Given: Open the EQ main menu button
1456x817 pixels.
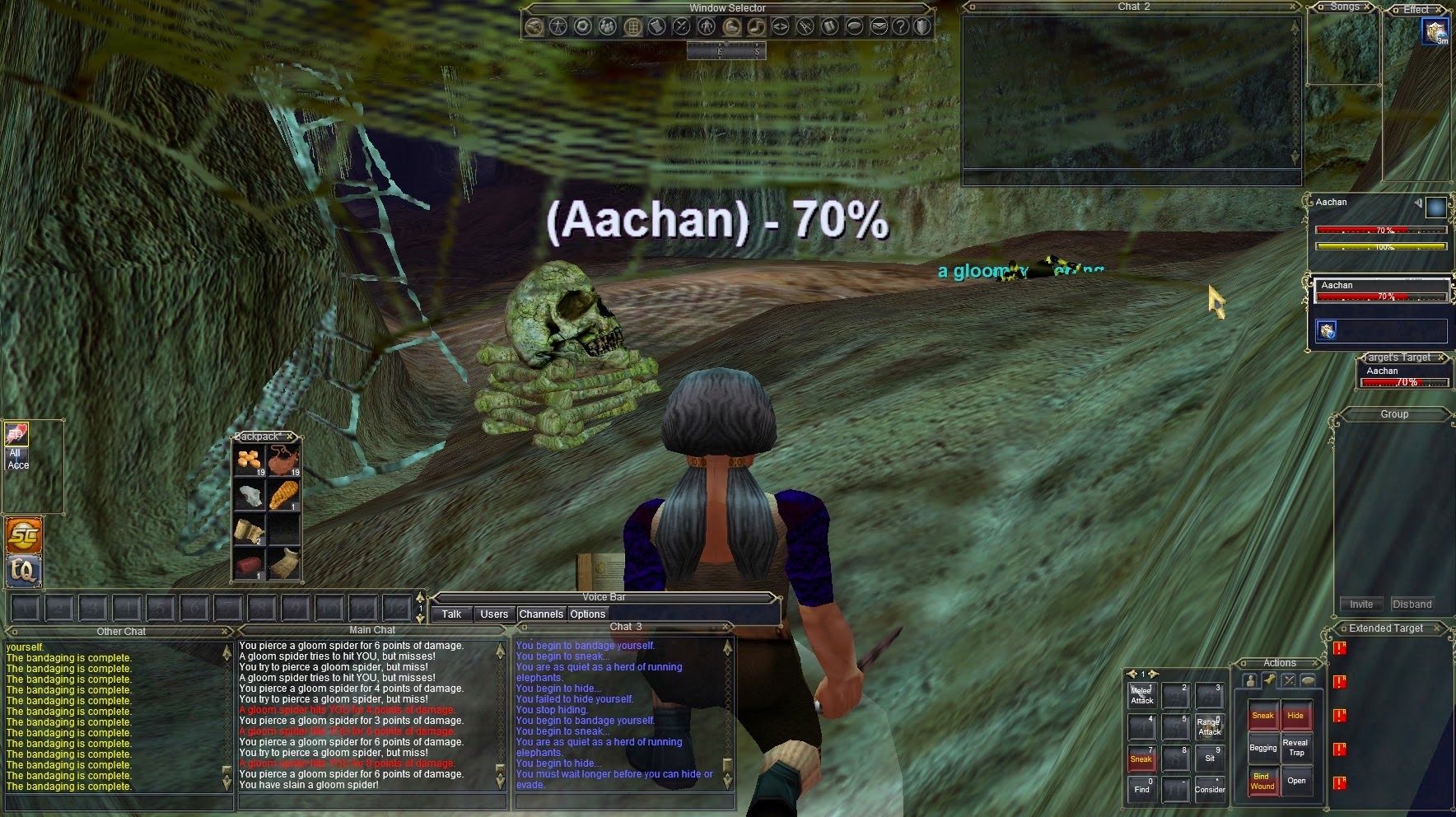Looking at the screenshot, I should 23,570.
